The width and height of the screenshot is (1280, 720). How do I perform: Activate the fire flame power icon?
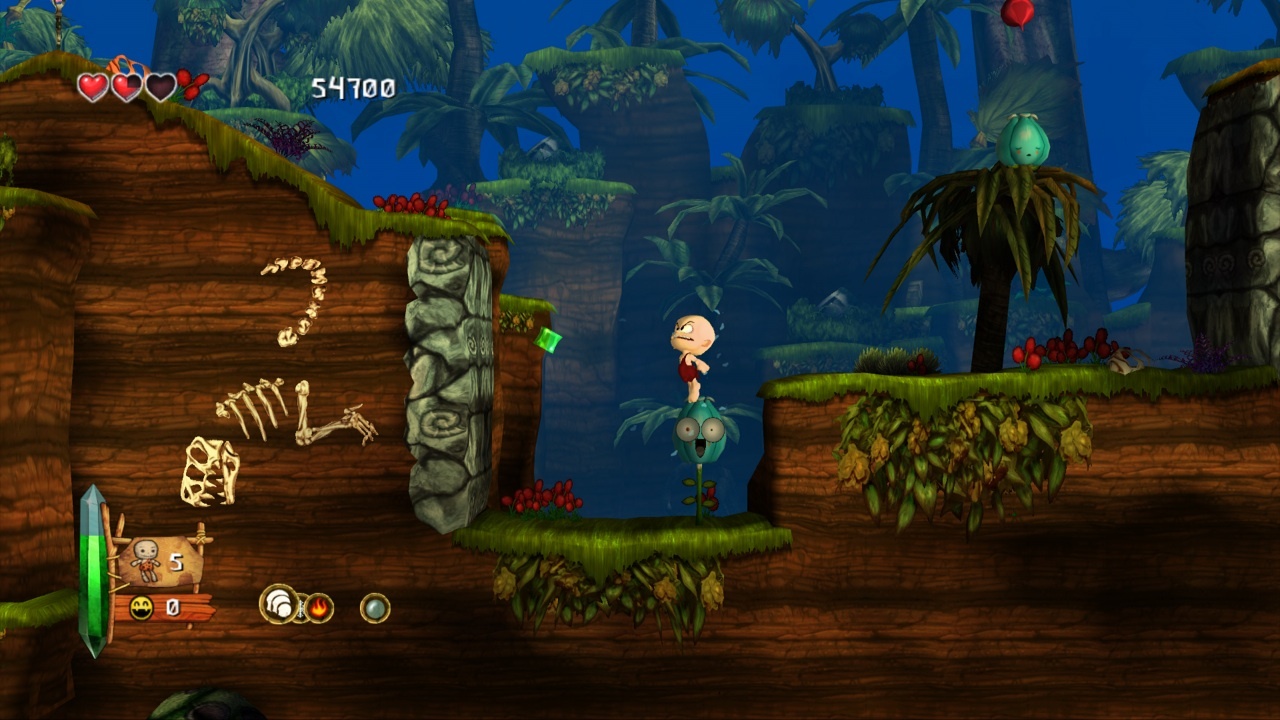click(x=319, y=607)
